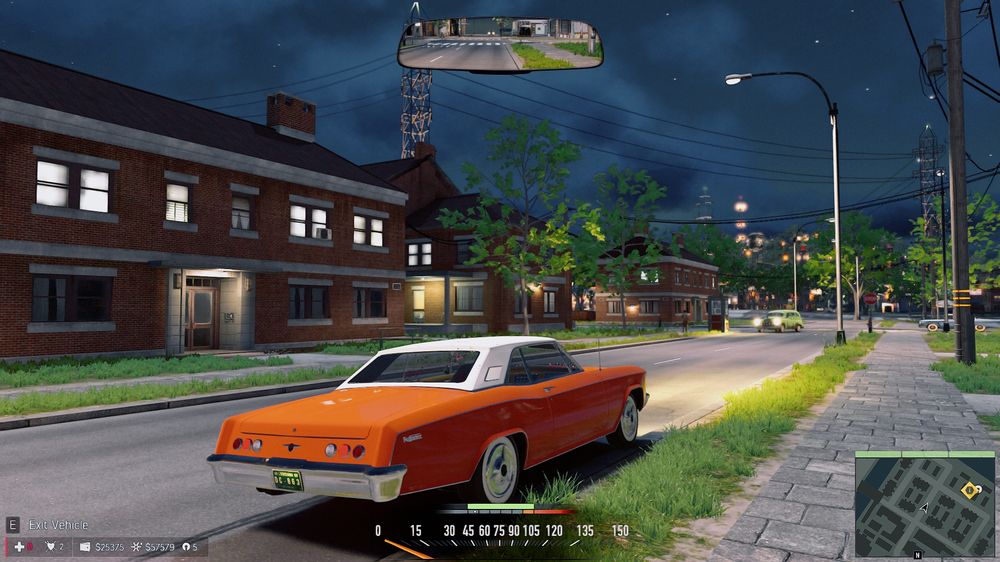The width and height of the screenshot is (1000, 562).
Task: Select the kickback earnings icon beside $57579
Action: pos(136,547)
